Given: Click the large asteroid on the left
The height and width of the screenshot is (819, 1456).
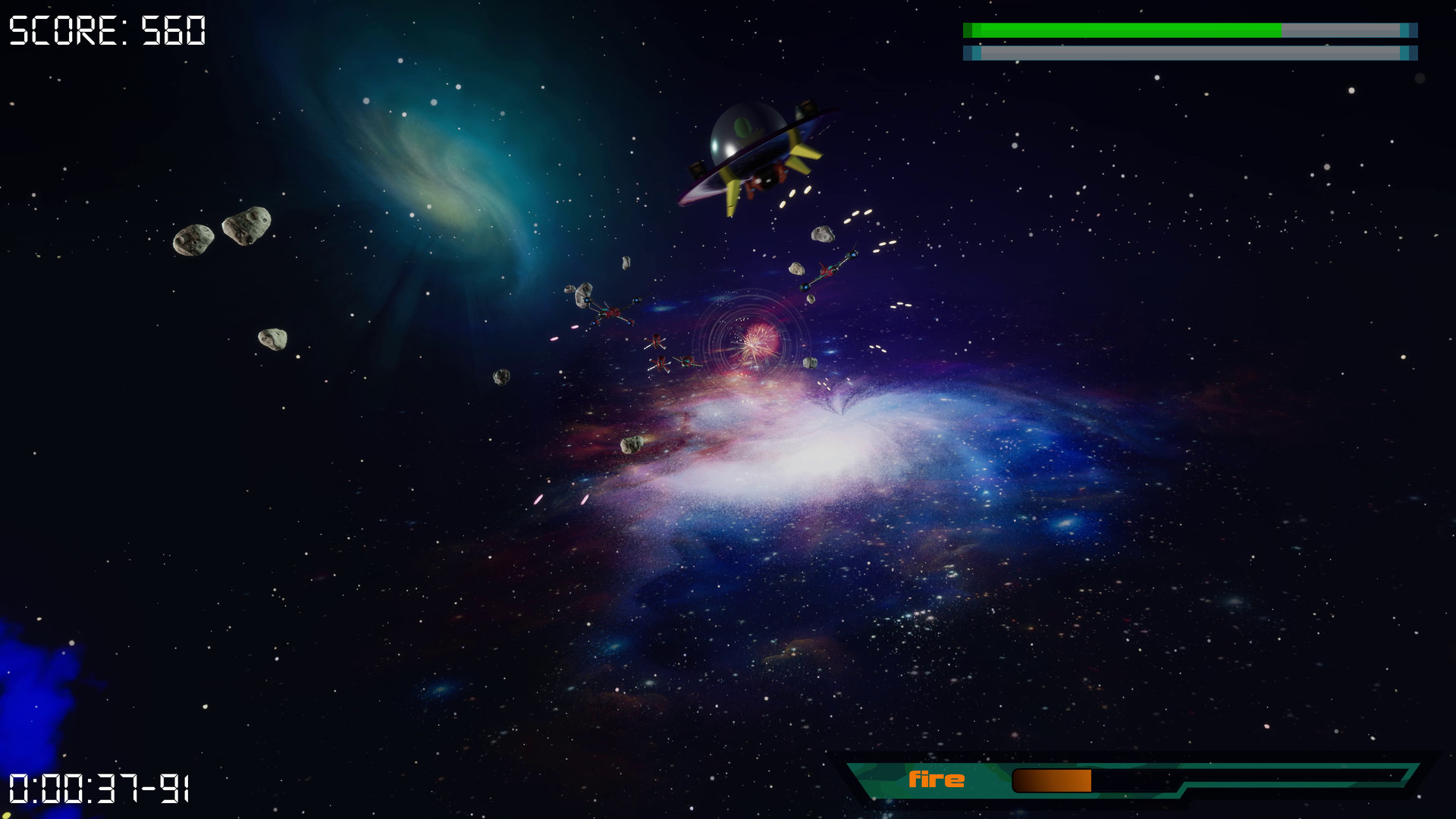Looking at the screenshot, I should (x=248, y=224).
